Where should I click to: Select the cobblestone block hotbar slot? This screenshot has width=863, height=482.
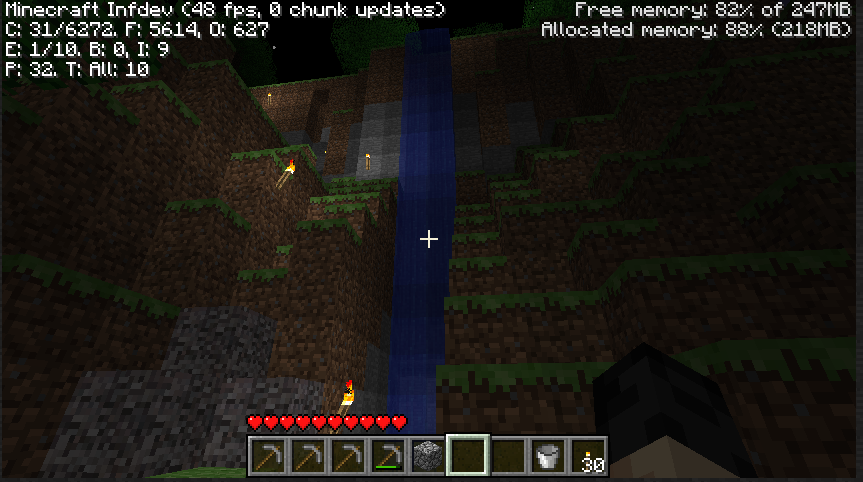(427, 456)
